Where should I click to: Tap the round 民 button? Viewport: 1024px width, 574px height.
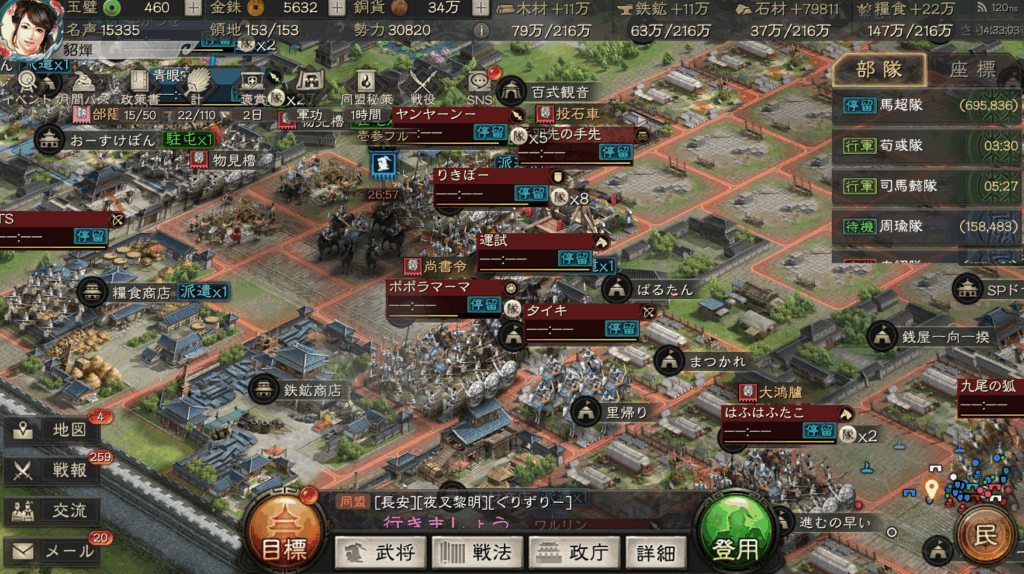tap(986, 535)
